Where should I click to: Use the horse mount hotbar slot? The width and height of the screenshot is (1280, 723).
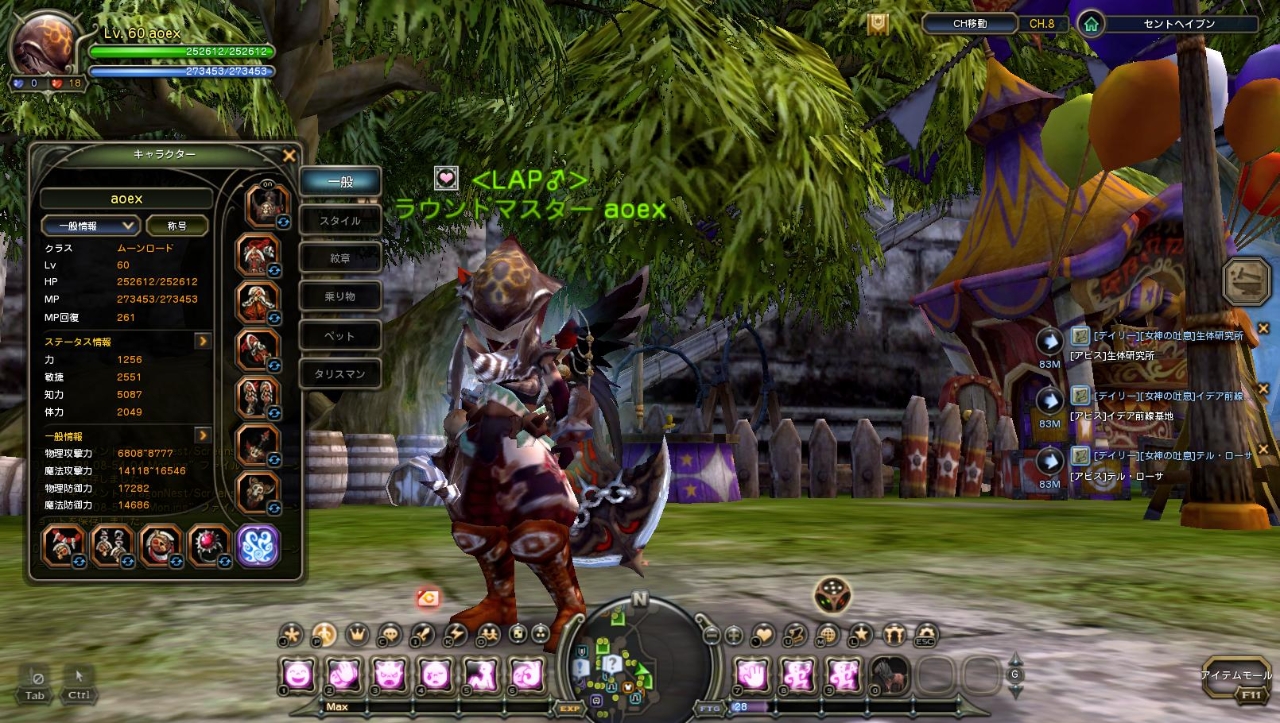click(x=887, y=675)
